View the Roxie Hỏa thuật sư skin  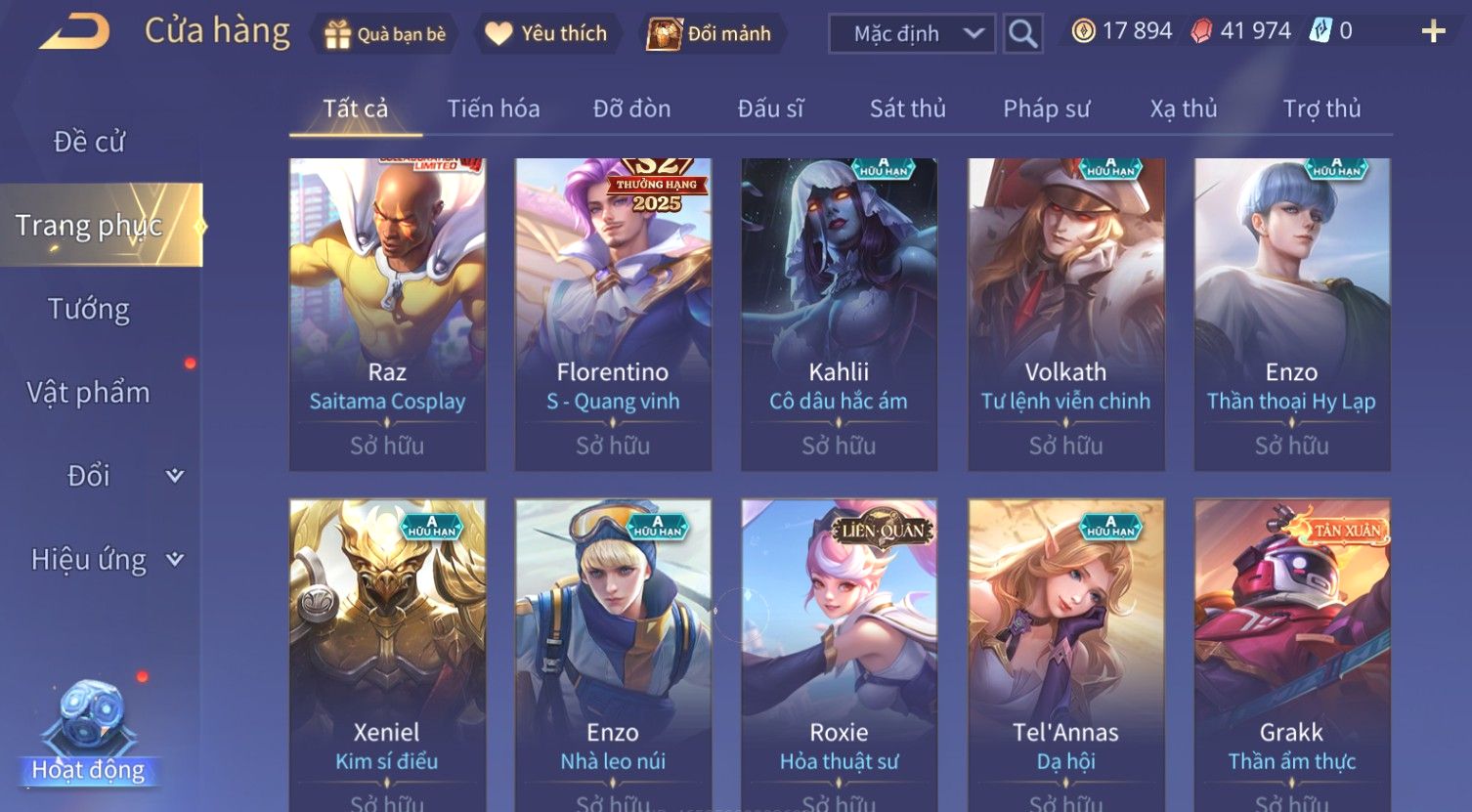pyautogui.click(x=839, y=655)
